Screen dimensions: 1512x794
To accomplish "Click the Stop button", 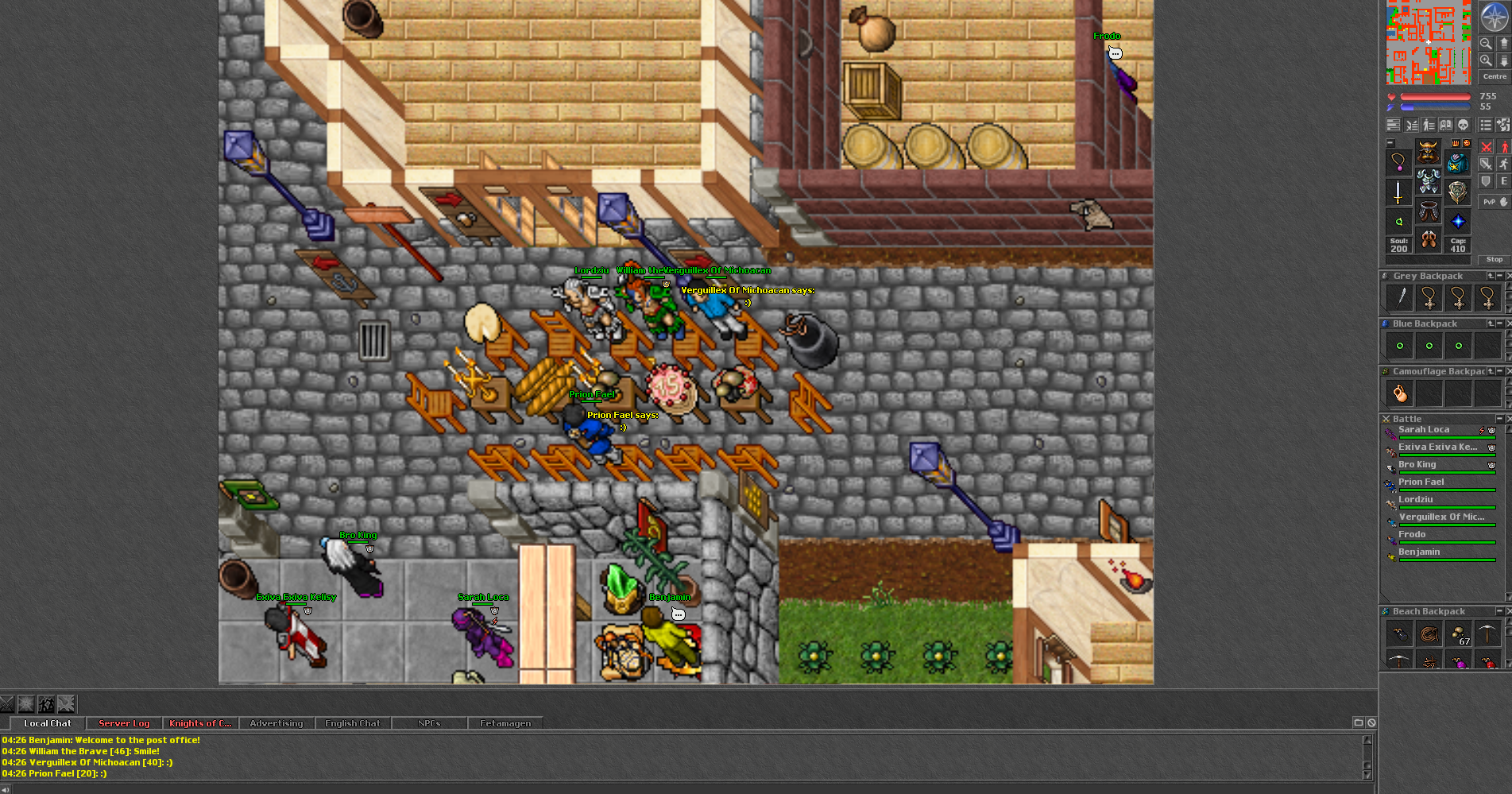I will point(1494,259).
